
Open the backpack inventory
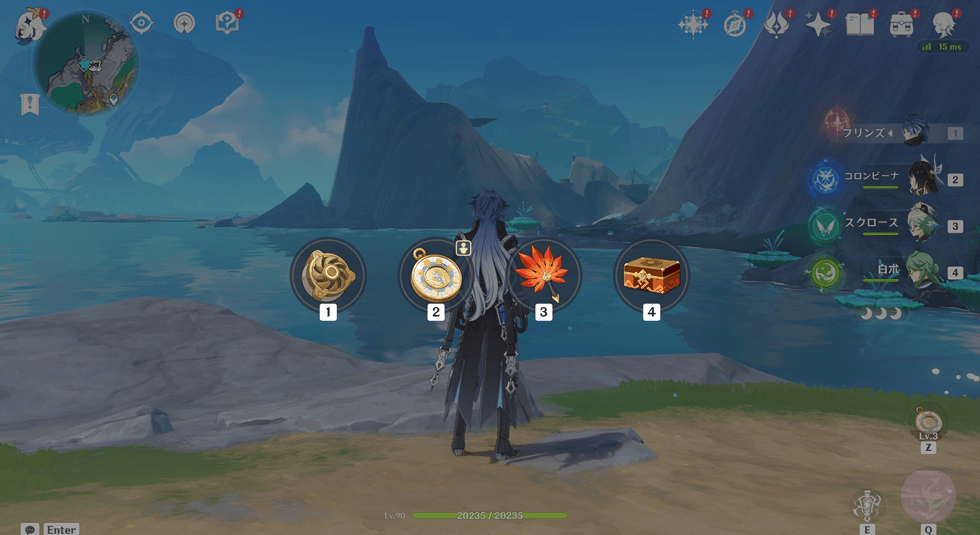pyautogui.click(x=902, y=25)
